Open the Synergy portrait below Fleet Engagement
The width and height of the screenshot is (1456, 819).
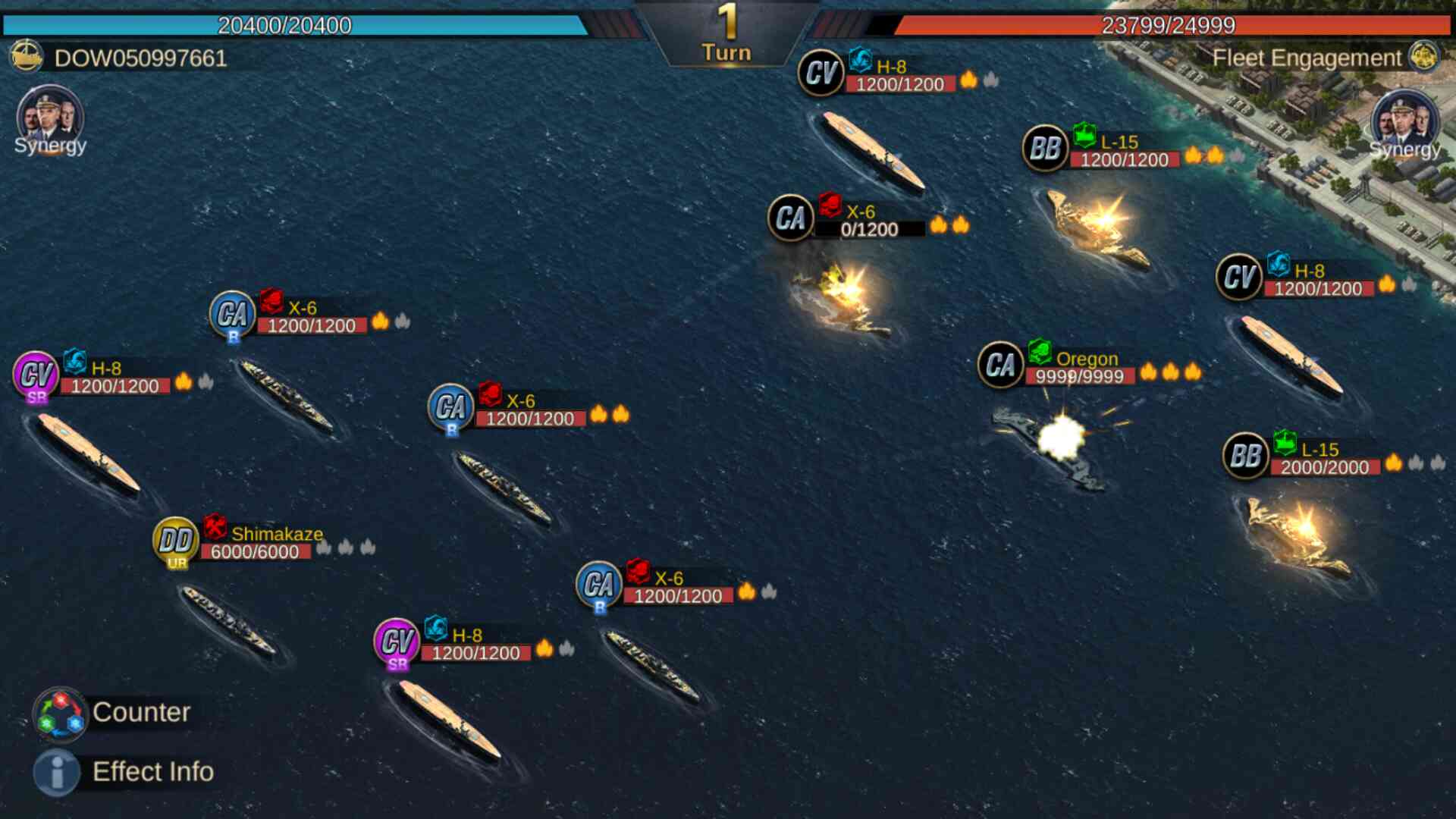point(1404,121)
